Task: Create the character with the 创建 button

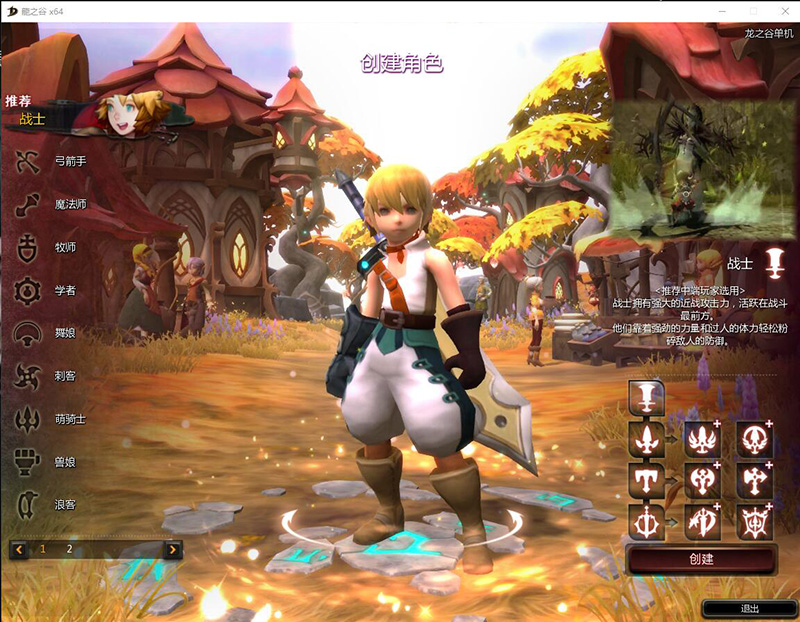Action: click(x=701, y=559)
